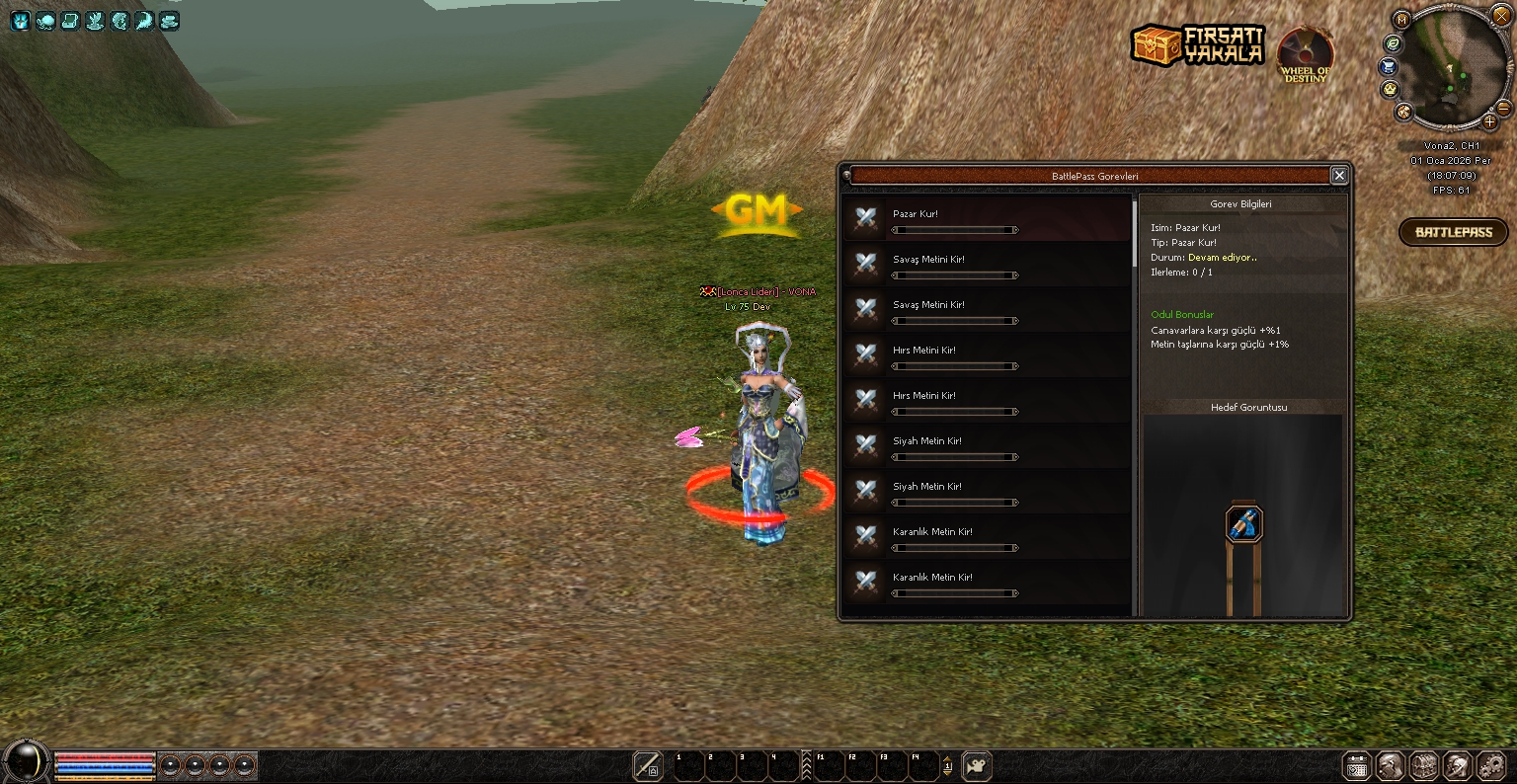Click the blue scroll item in Hedef Goruntusu
Screen dimensions: 1517x784
pyautogui.click(x=1244, y=523)
